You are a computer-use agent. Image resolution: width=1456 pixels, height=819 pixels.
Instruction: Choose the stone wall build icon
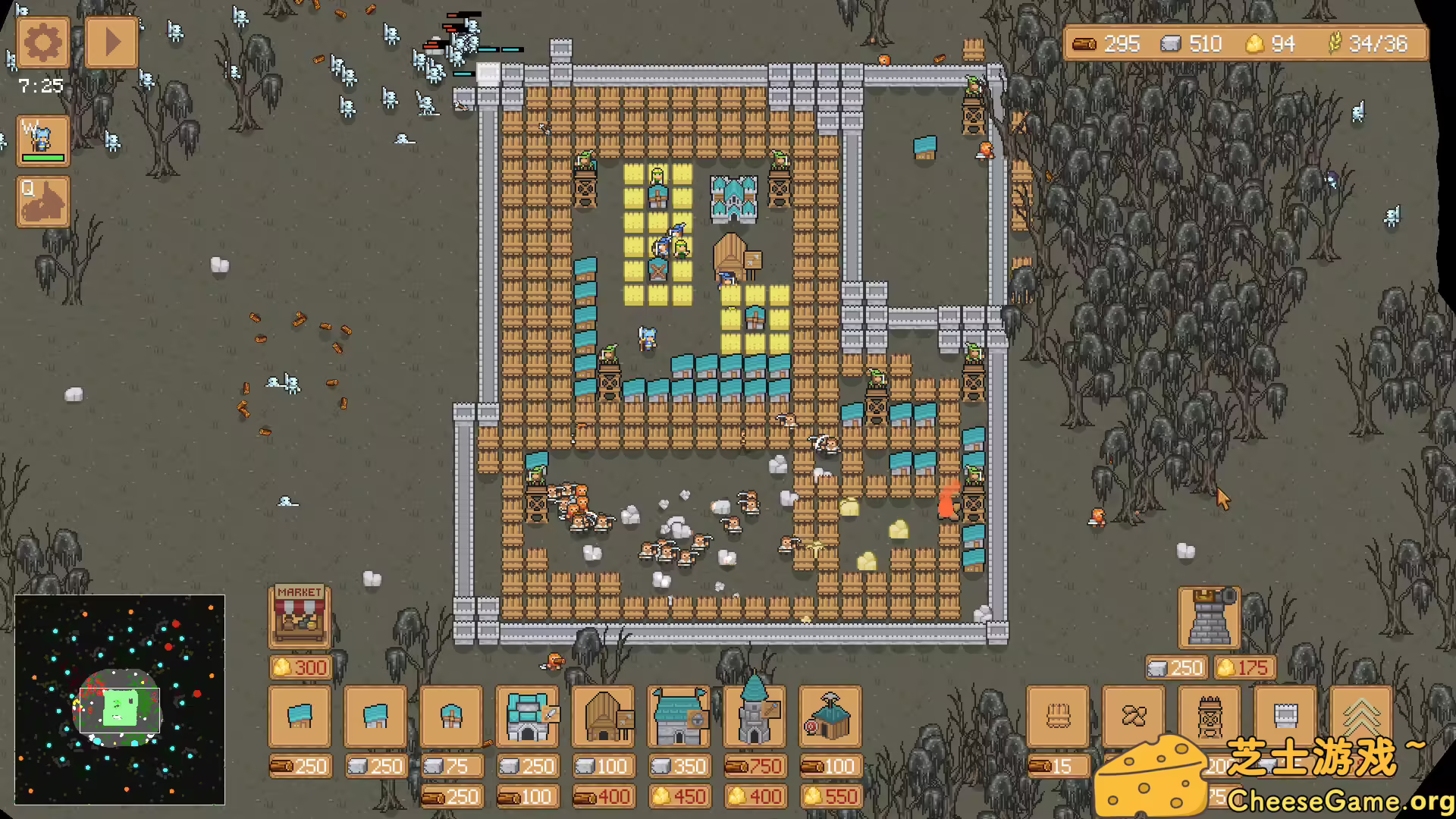point(1285,717)
